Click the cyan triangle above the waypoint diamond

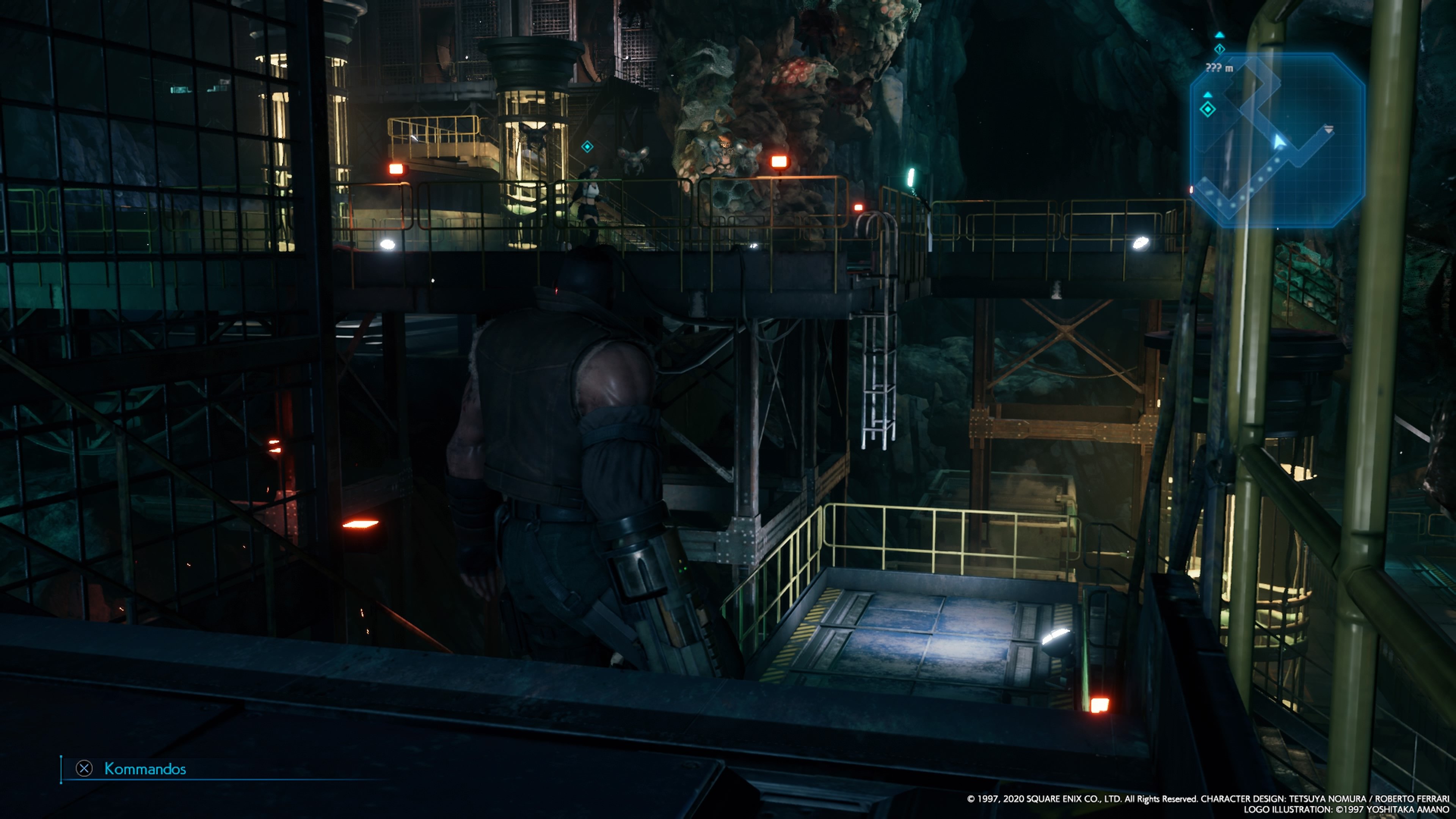(x=1208, y=96)
